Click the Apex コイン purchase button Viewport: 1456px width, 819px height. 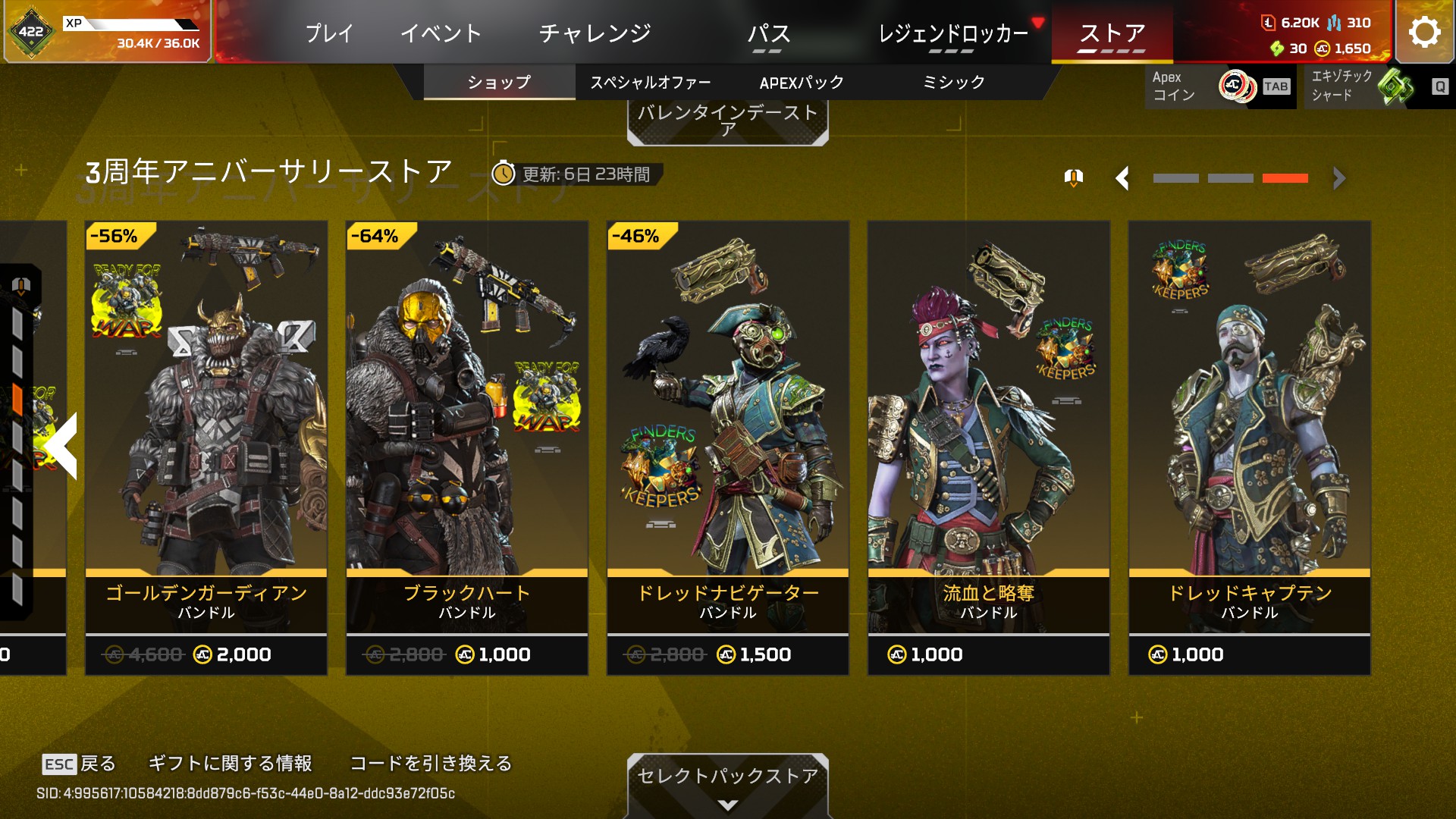[x=1220, y=86]
